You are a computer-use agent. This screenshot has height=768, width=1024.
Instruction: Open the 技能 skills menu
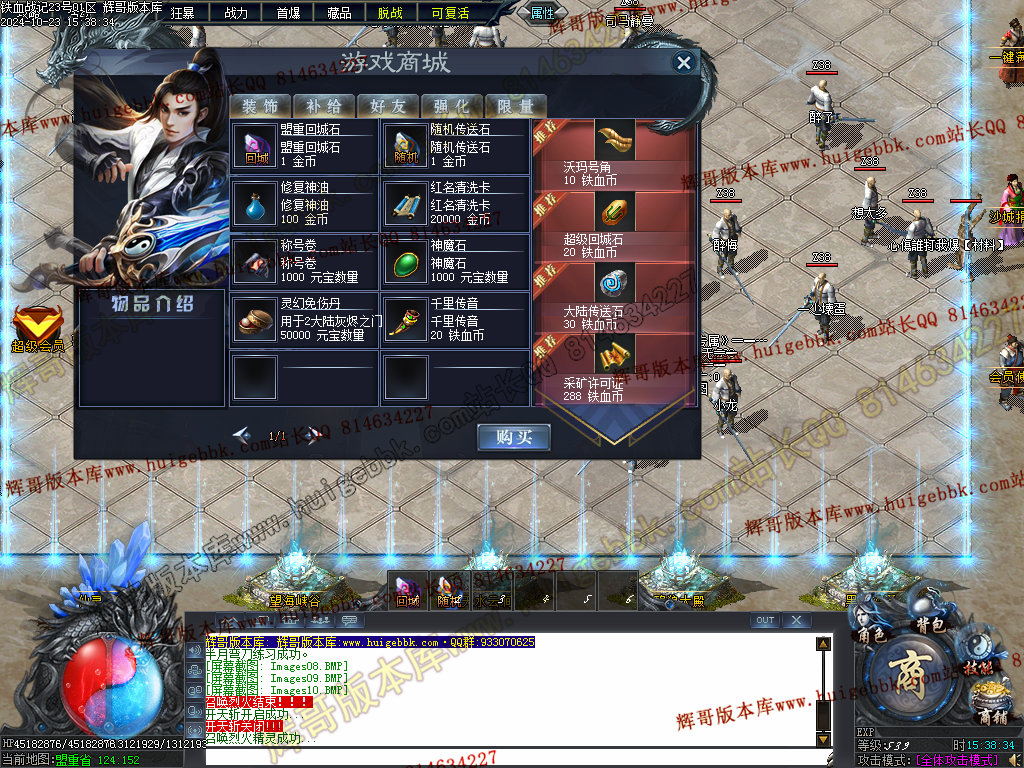[x=978, y=667]
